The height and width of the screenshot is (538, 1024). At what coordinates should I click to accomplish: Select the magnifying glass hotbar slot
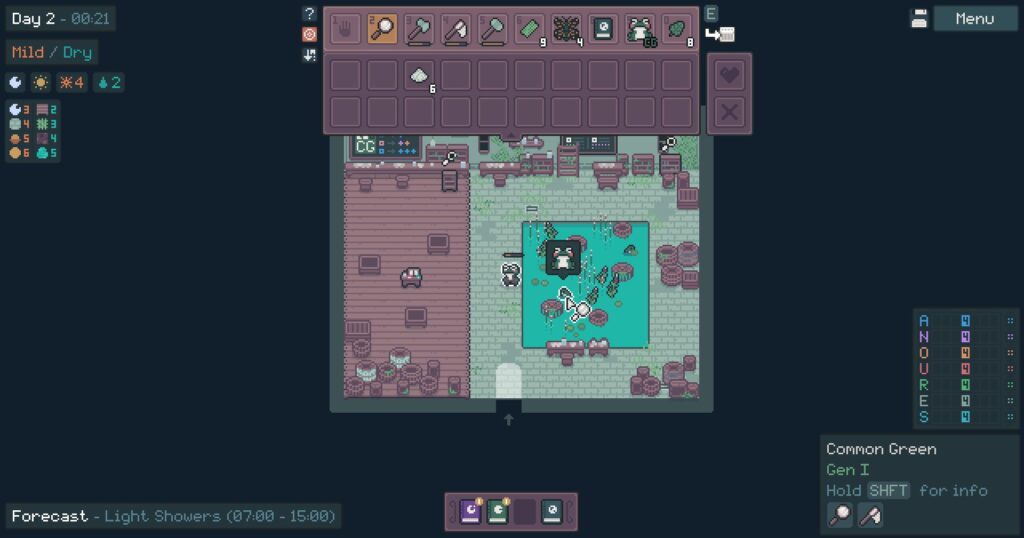382,28
